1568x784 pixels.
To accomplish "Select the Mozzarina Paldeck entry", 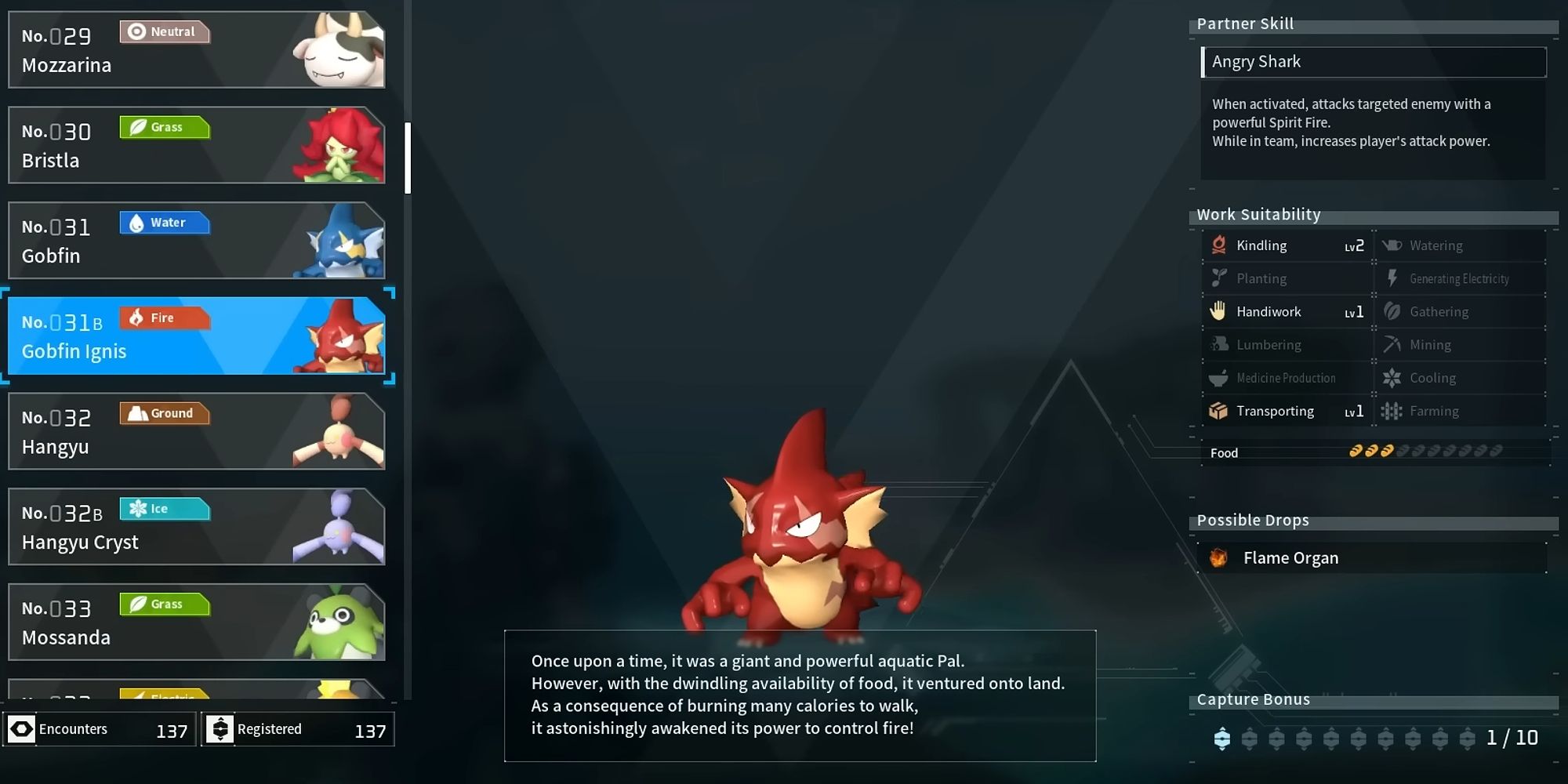I will coord(196,49).
